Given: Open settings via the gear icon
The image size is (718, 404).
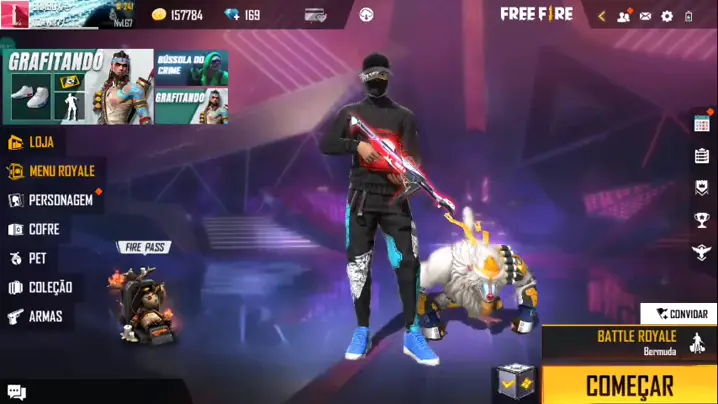Looking at the screenshot, I should point(667,16).
